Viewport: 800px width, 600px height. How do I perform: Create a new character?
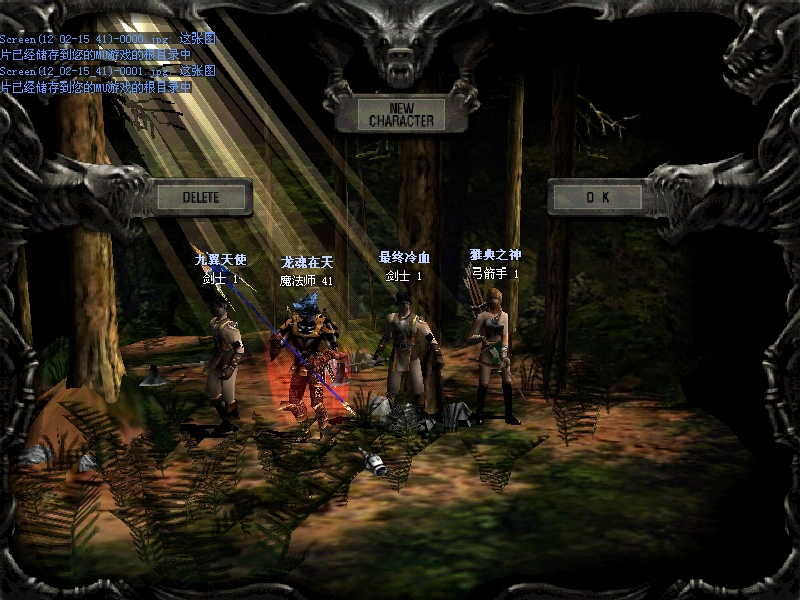(x=400, y=114)
